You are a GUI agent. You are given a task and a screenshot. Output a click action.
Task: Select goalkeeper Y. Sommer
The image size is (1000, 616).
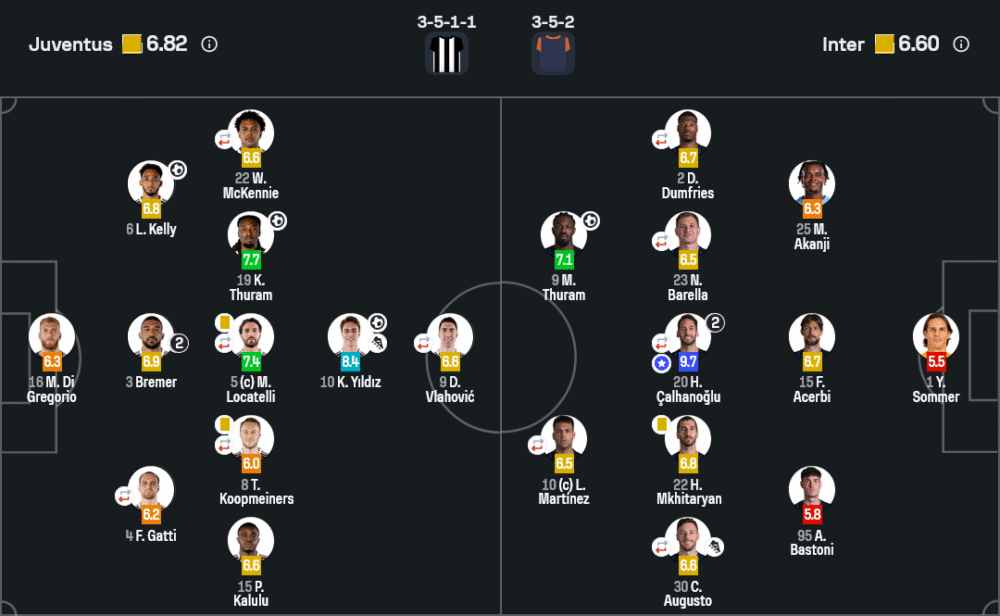coord(936,337)
